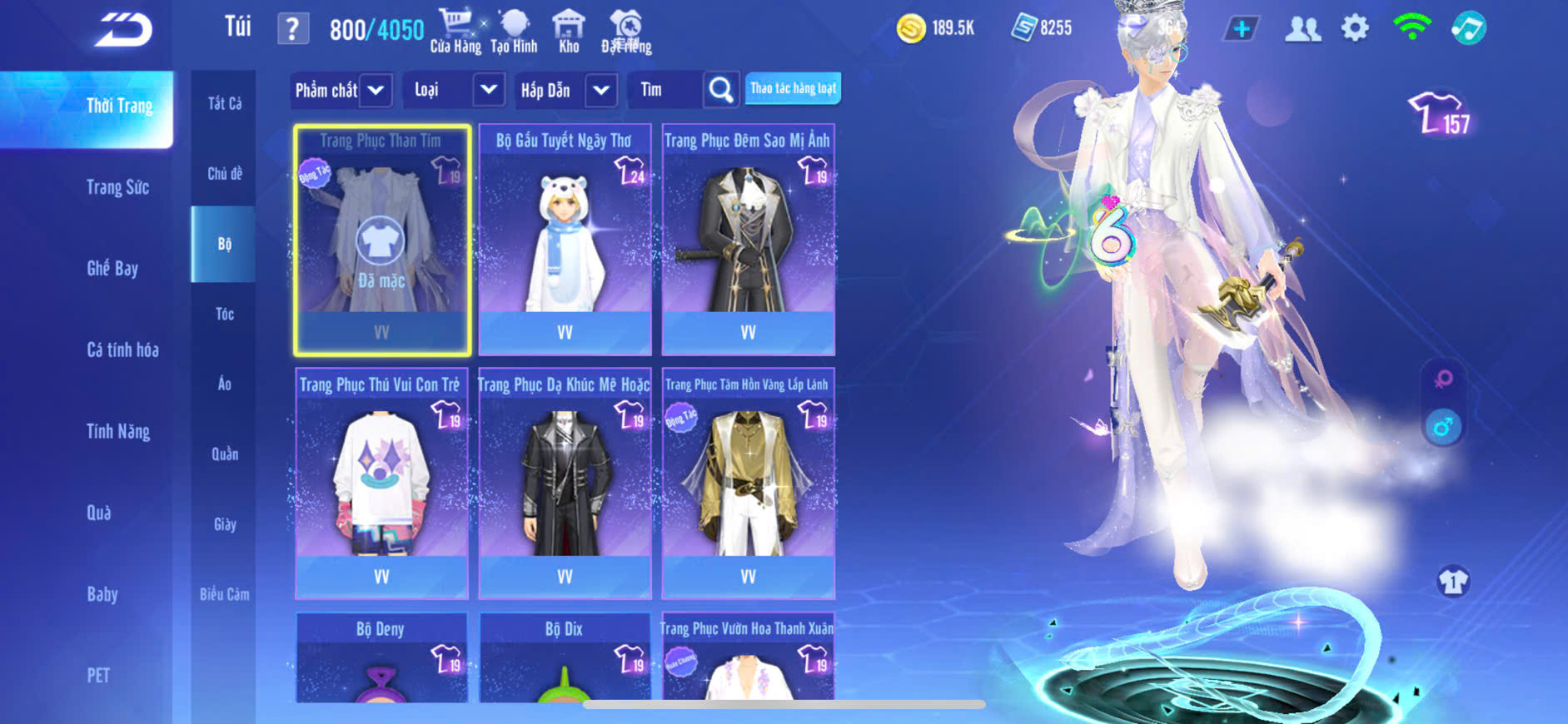
Task: Open the Cửa Hàng shop
Action: click(455, 31)
